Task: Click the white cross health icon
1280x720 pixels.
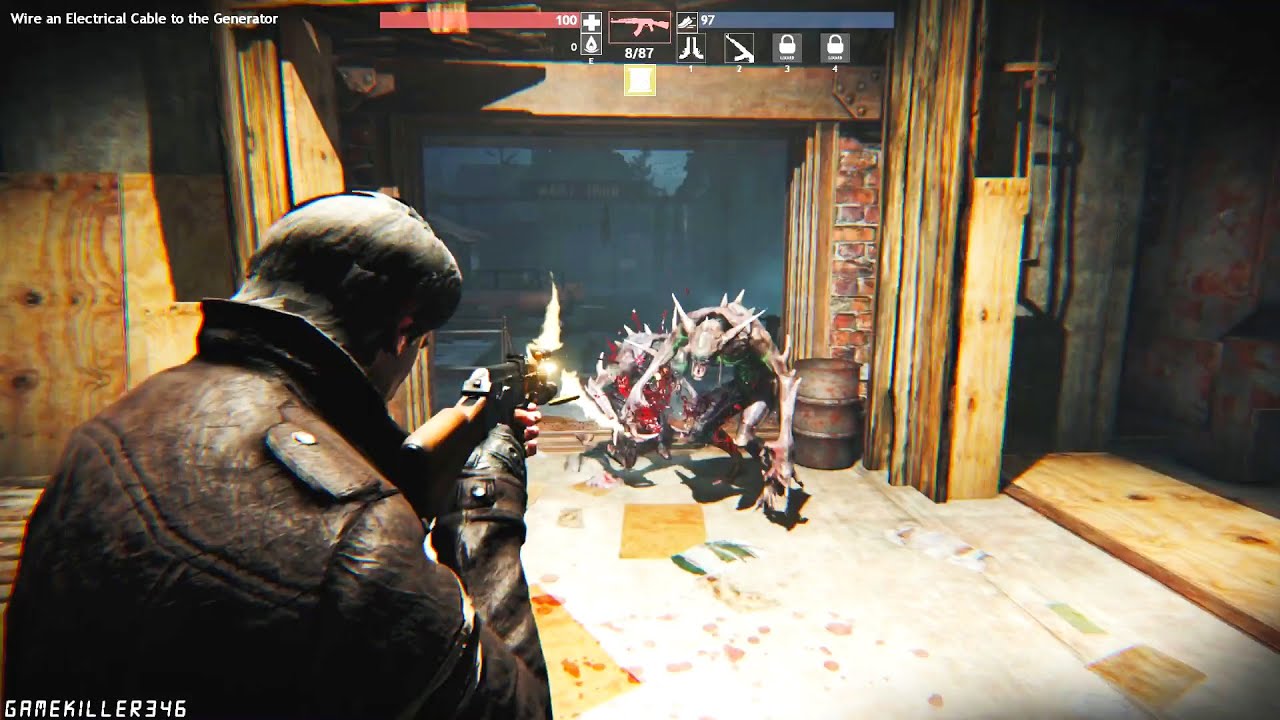Action: tap(591, 22)
